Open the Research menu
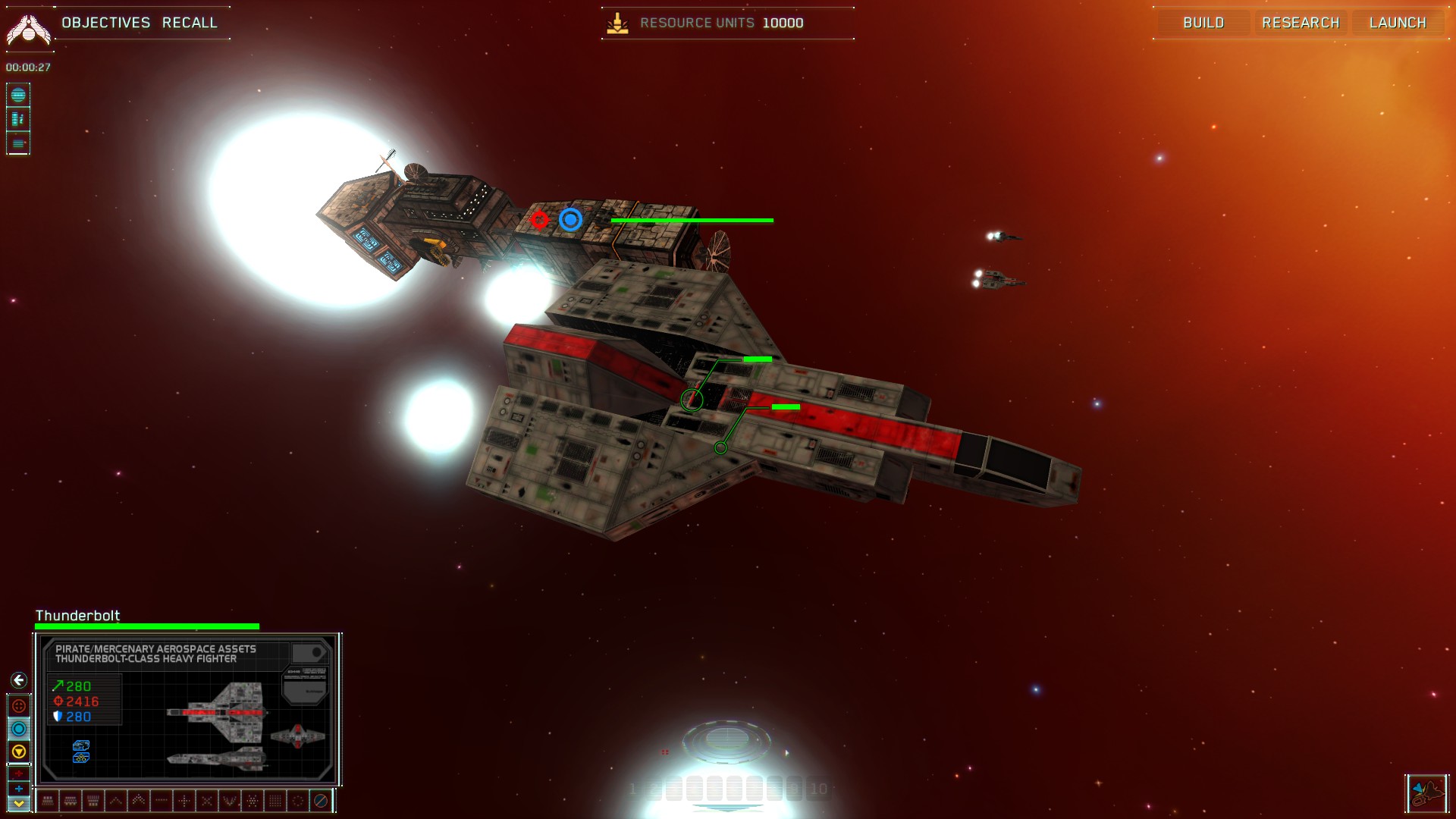The image size is (1456, 819). click(1301, 23)
